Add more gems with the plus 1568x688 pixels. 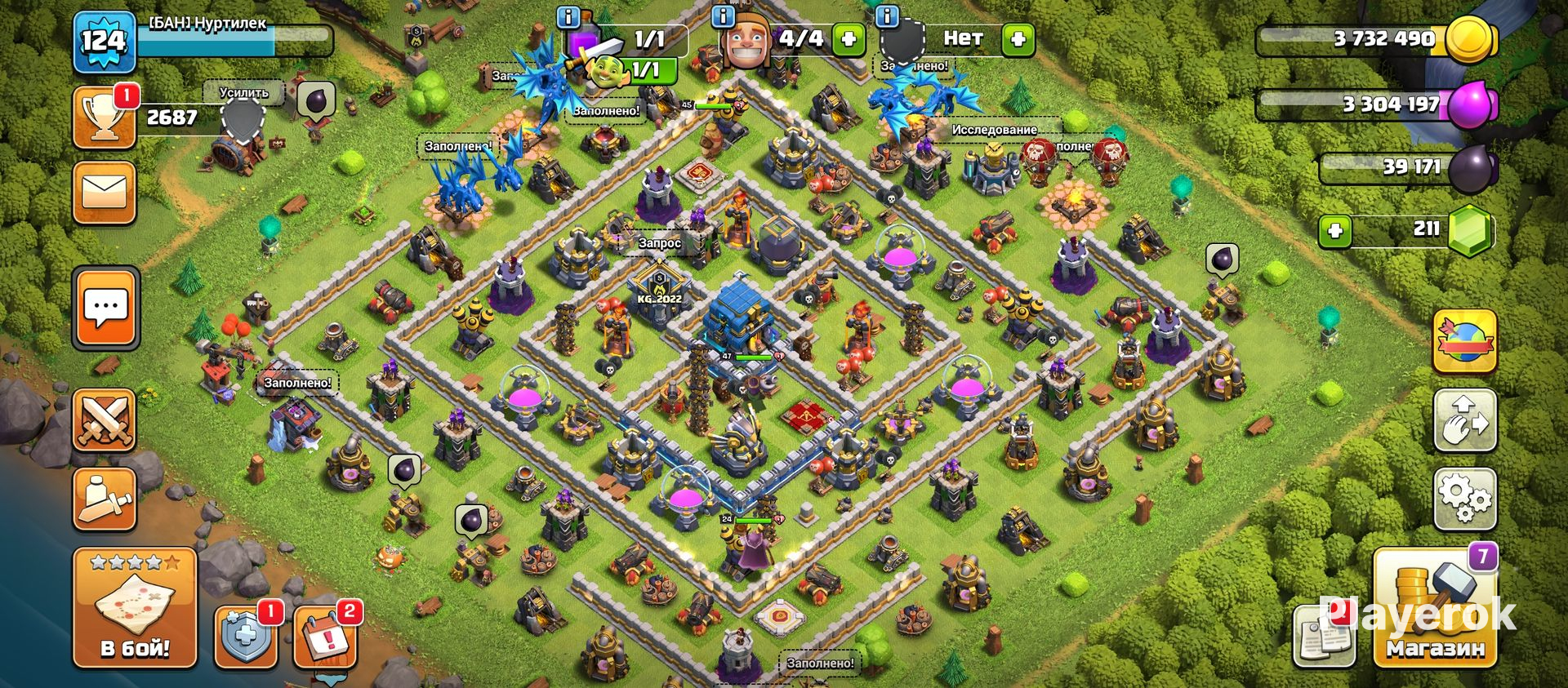[1335, 231]
